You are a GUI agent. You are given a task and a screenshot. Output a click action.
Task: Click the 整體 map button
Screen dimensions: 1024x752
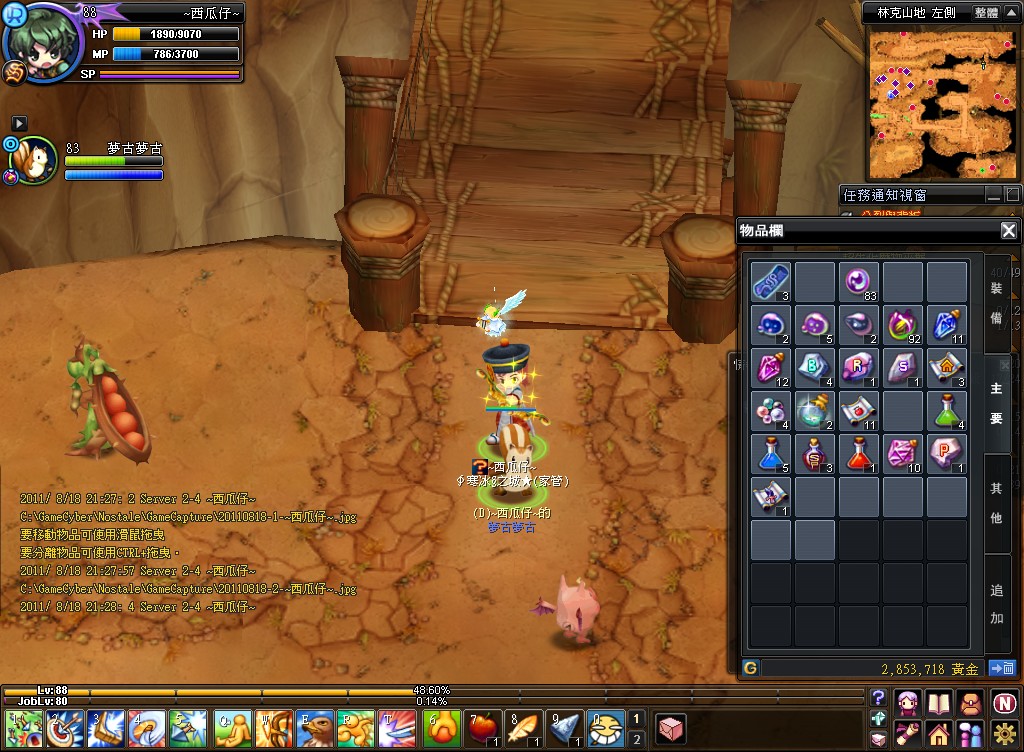pyautogui.click(x=986, y=13)
